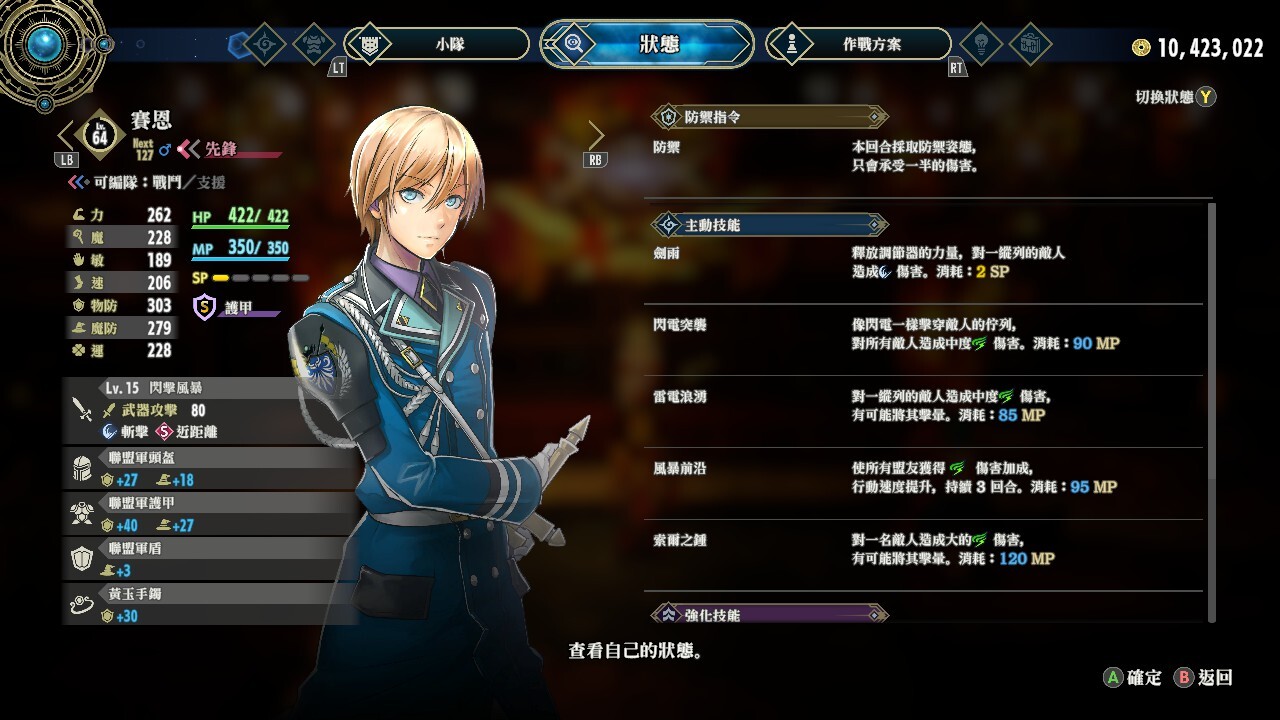Screen dimensions: 1280x720
Task: Select the 閃擊風暴 weapon slot
Action: pos(200,410)
